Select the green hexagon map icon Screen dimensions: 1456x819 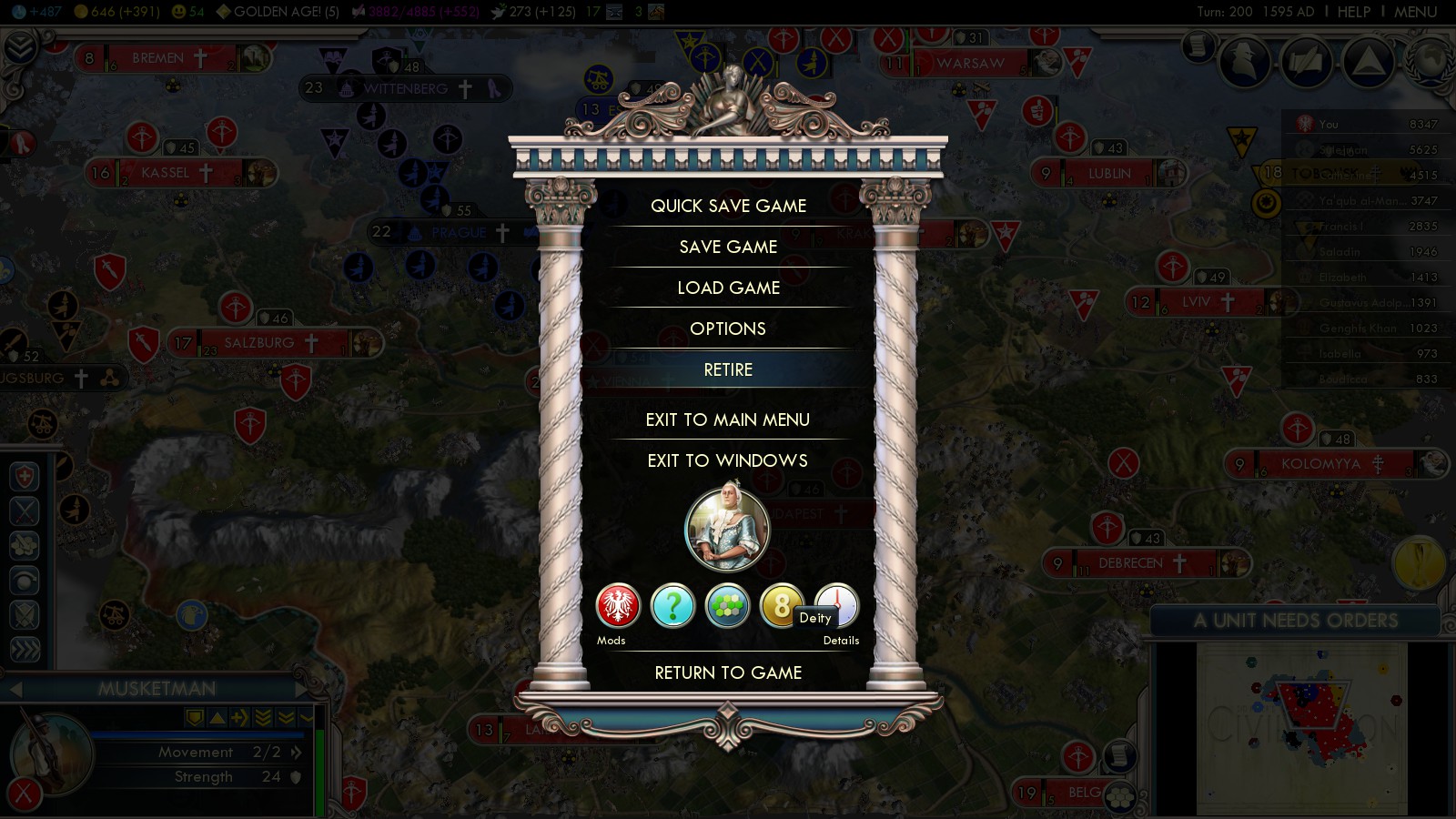coord(727,606)
